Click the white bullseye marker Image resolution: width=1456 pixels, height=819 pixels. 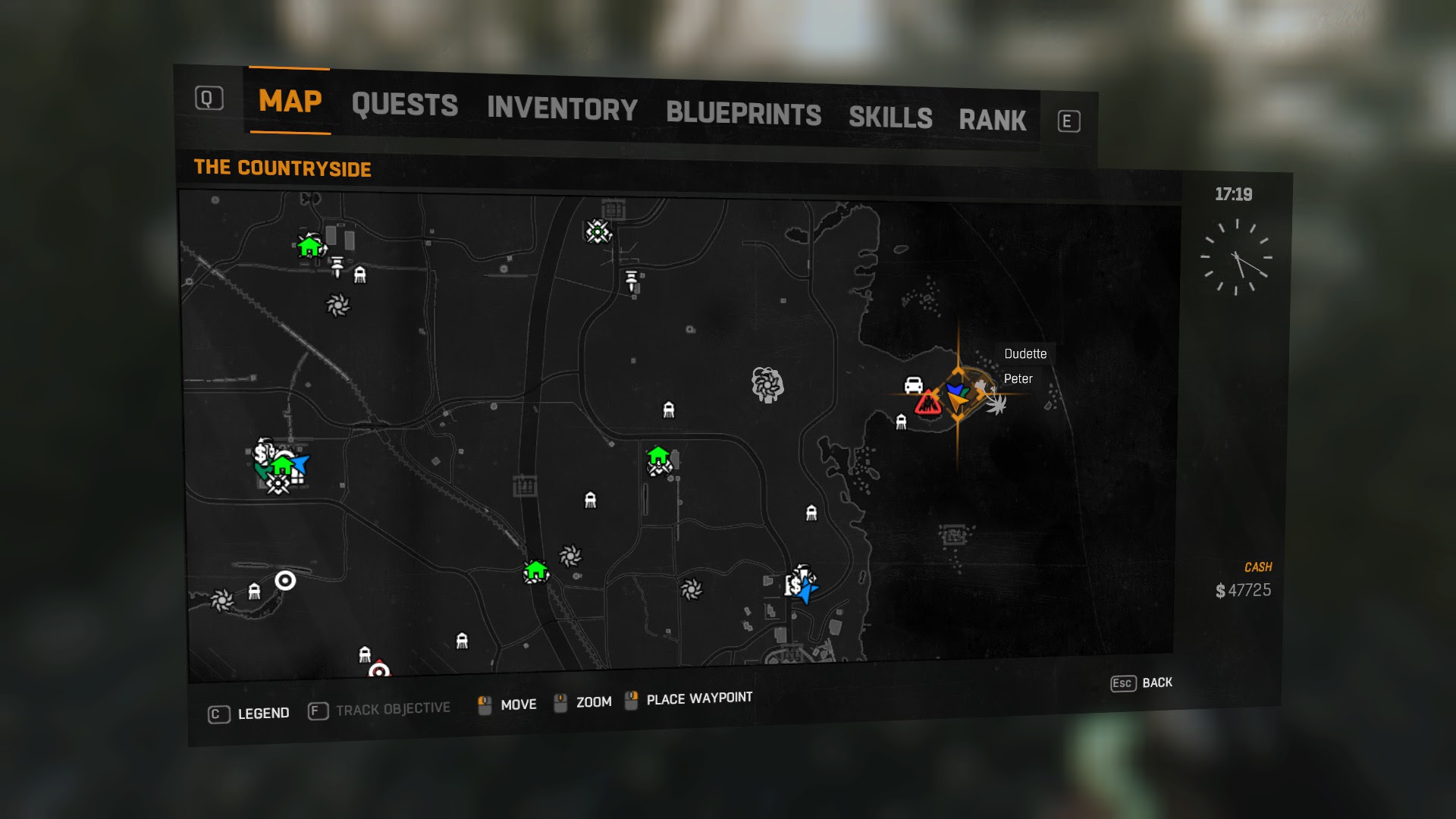(285, 581)
